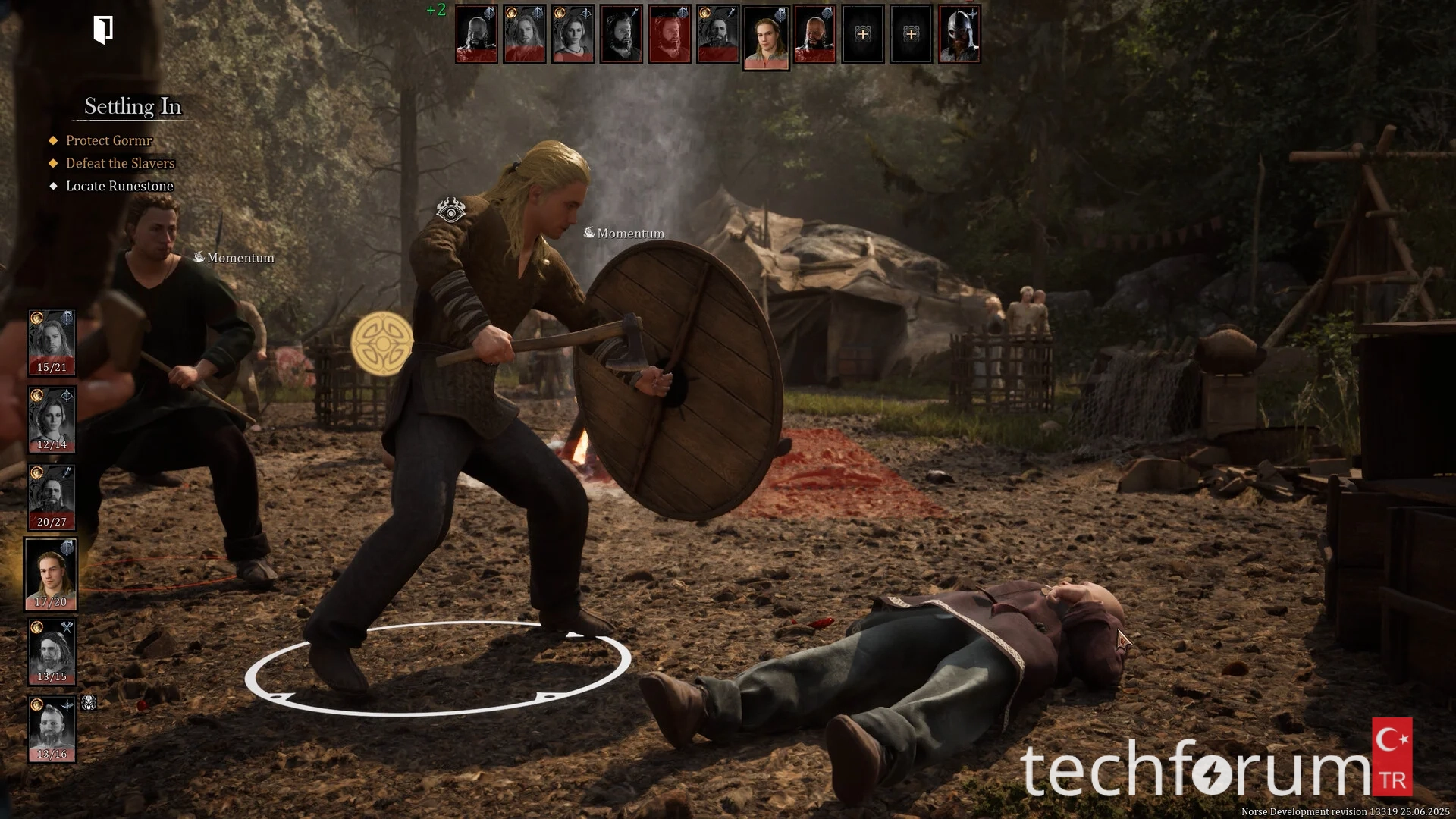This screenshot has height=819, width=1456.
Task: Pick the dual-axe warrior portrait with 13/15 health
Action: pyautogui.click(x=52, y=652)
